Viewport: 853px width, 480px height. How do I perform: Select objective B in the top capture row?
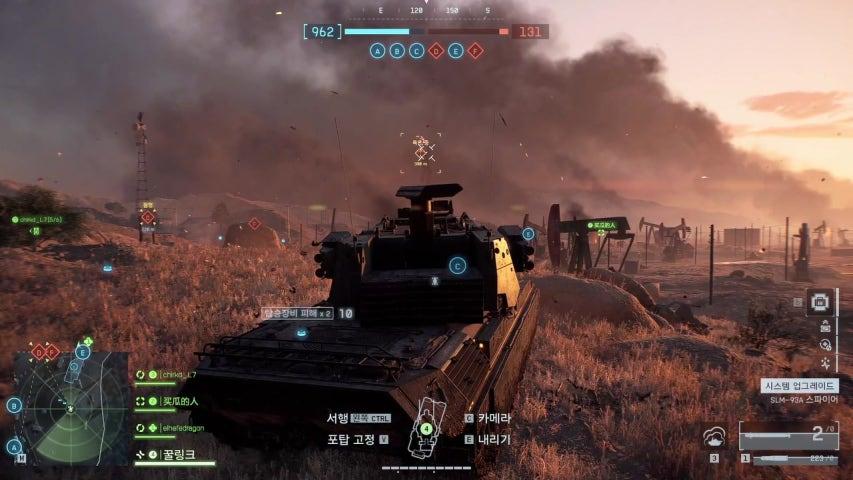tap(397, 50)
